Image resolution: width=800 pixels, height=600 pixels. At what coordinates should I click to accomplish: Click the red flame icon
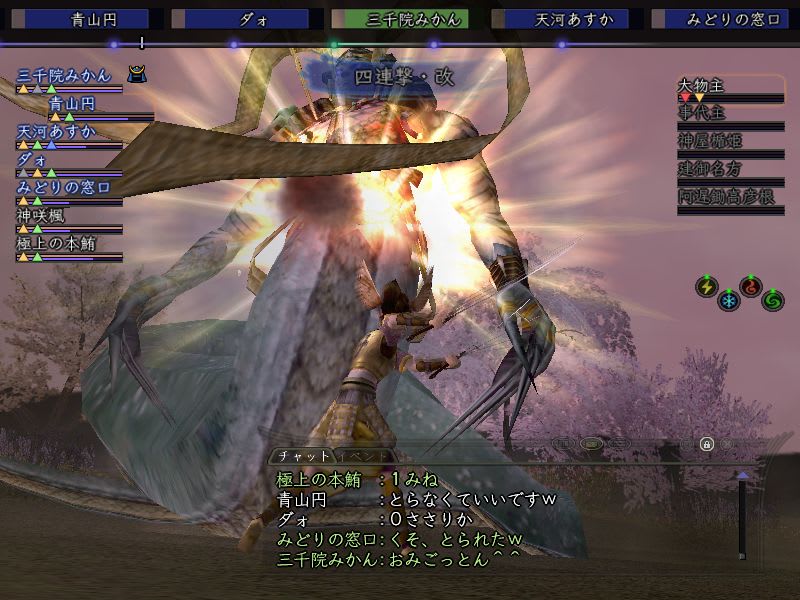(751, 288)
